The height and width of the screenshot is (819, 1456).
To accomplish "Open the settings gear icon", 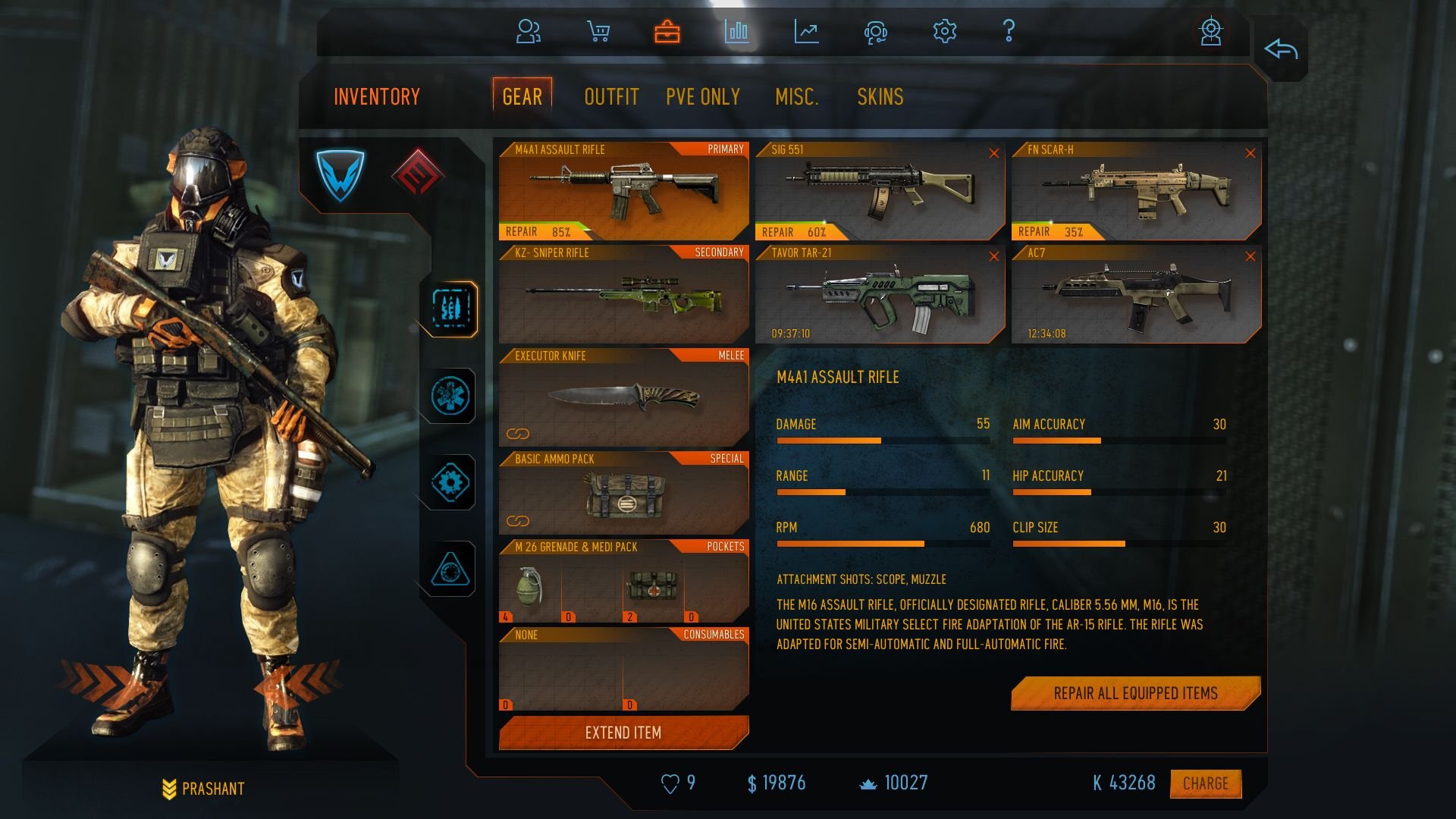I will click(x=944, y=31).
